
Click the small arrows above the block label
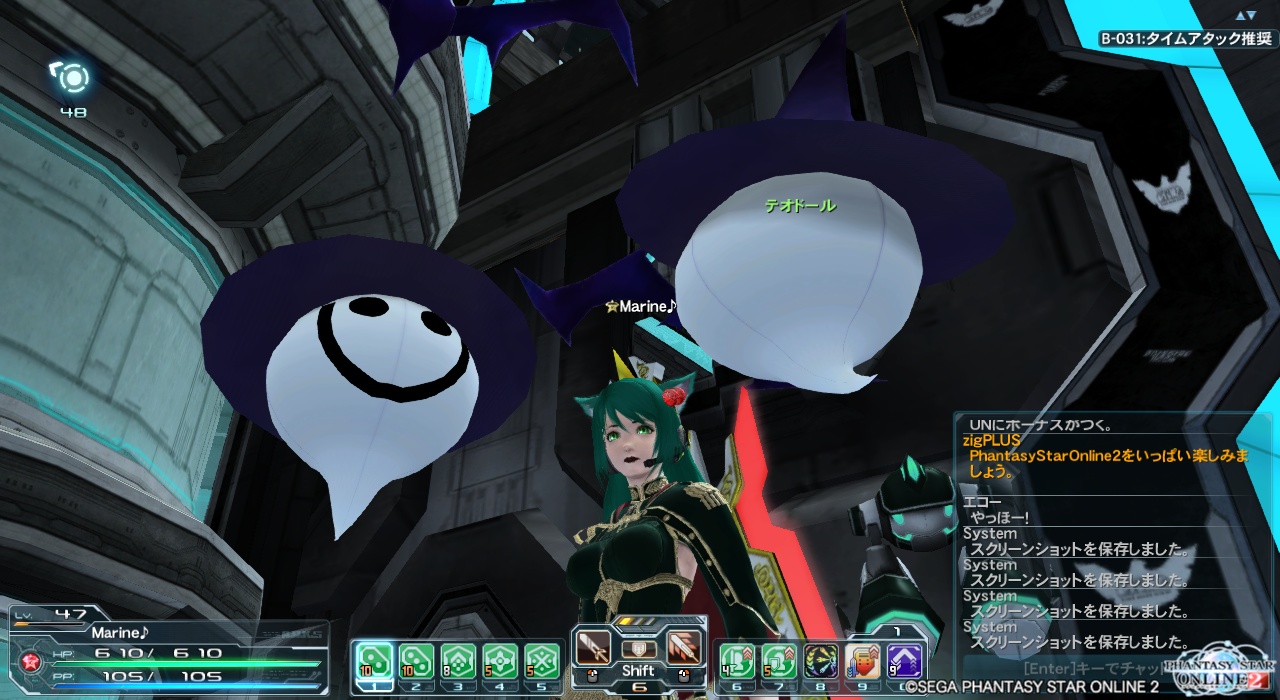[x=1245, y=15]
